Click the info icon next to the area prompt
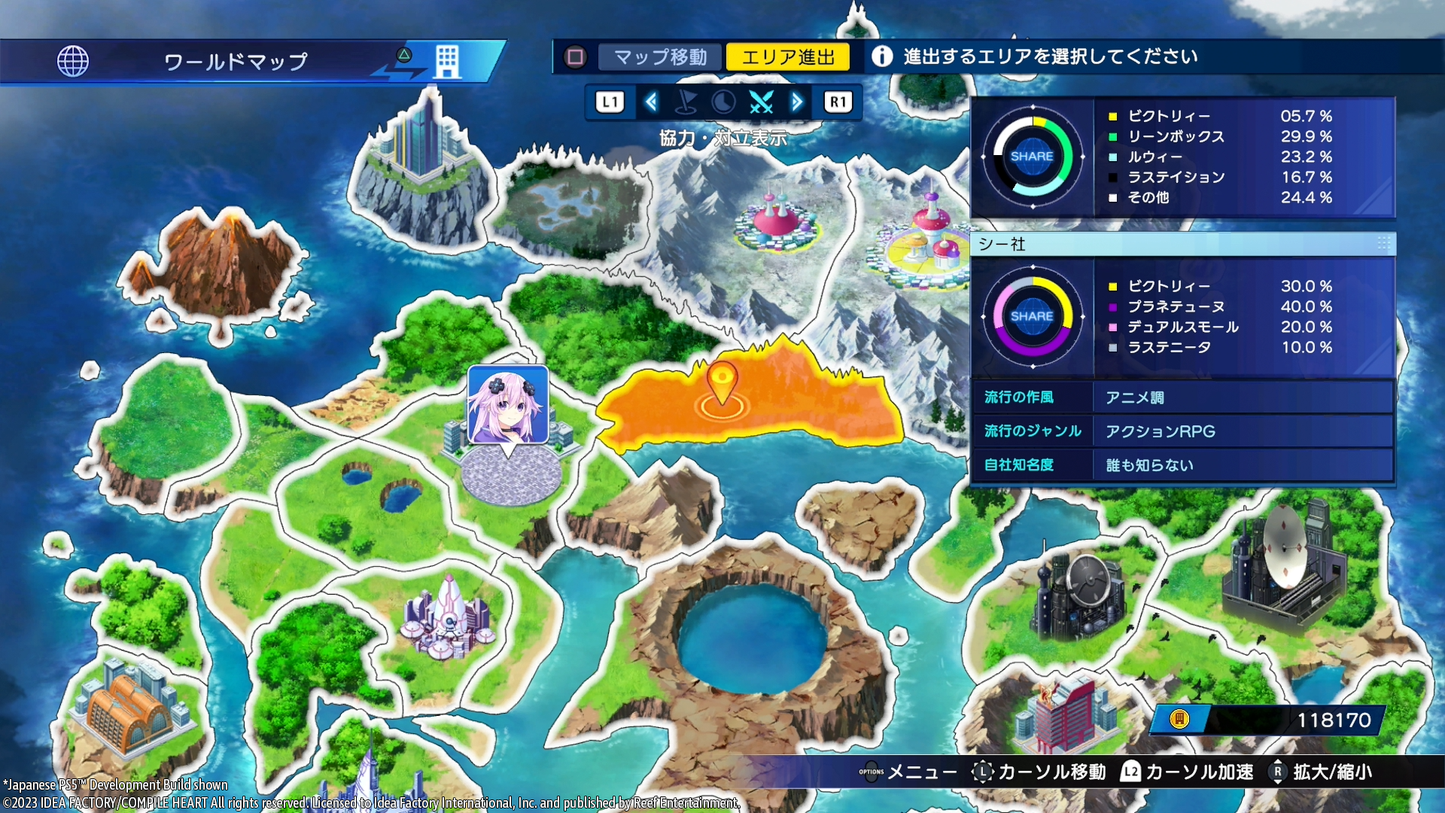This screenshot has height=813, width=1445. 882,56
